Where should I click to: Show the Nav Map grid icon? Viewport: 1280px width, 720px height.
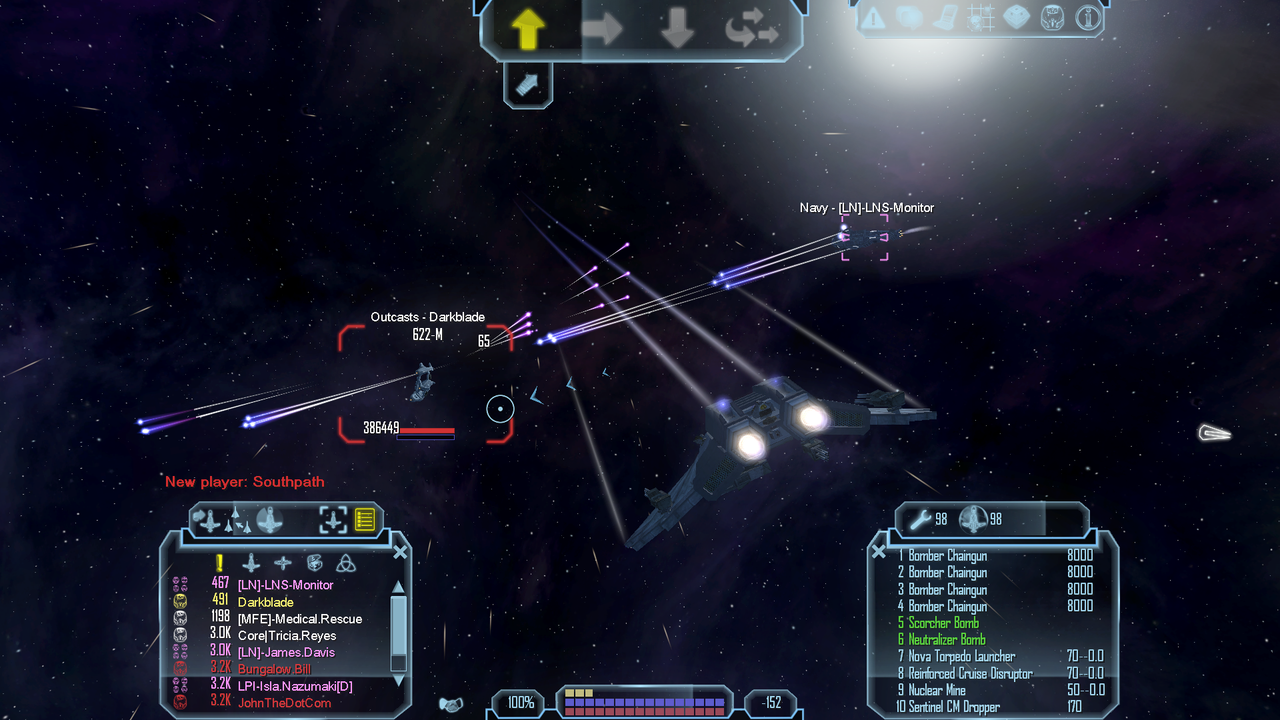point(980,18)
